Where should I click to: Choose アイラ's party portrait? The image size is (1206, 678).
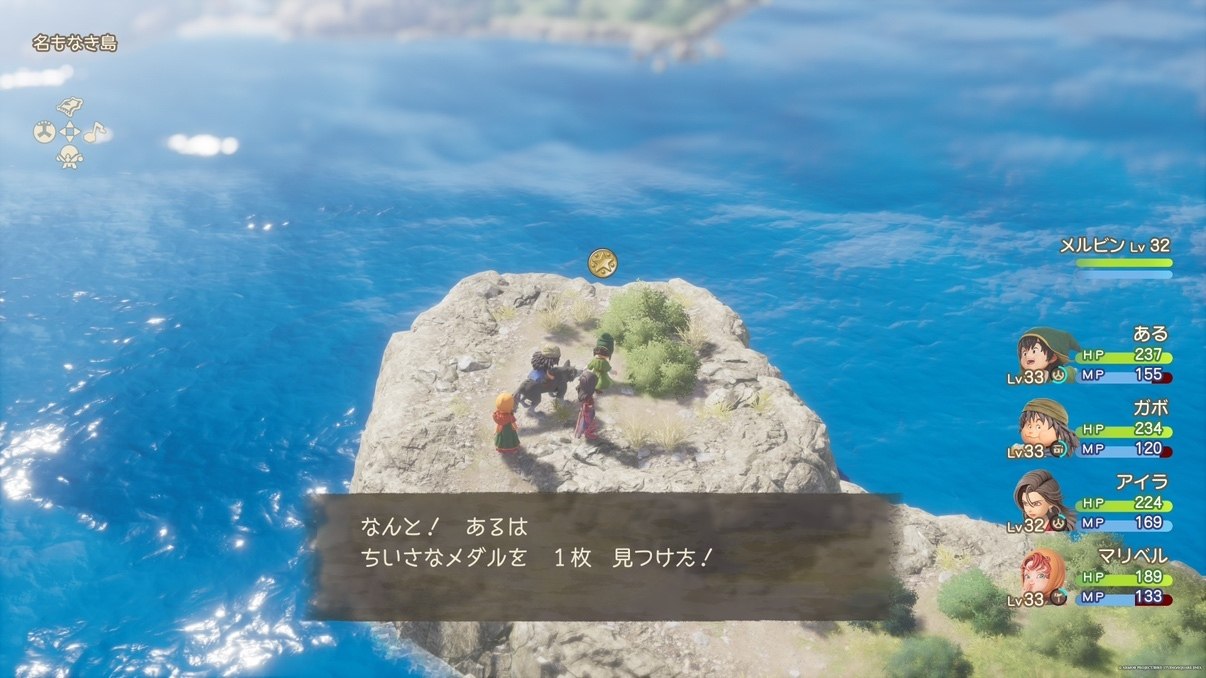pyautogui.click(x=1041, y=501)
